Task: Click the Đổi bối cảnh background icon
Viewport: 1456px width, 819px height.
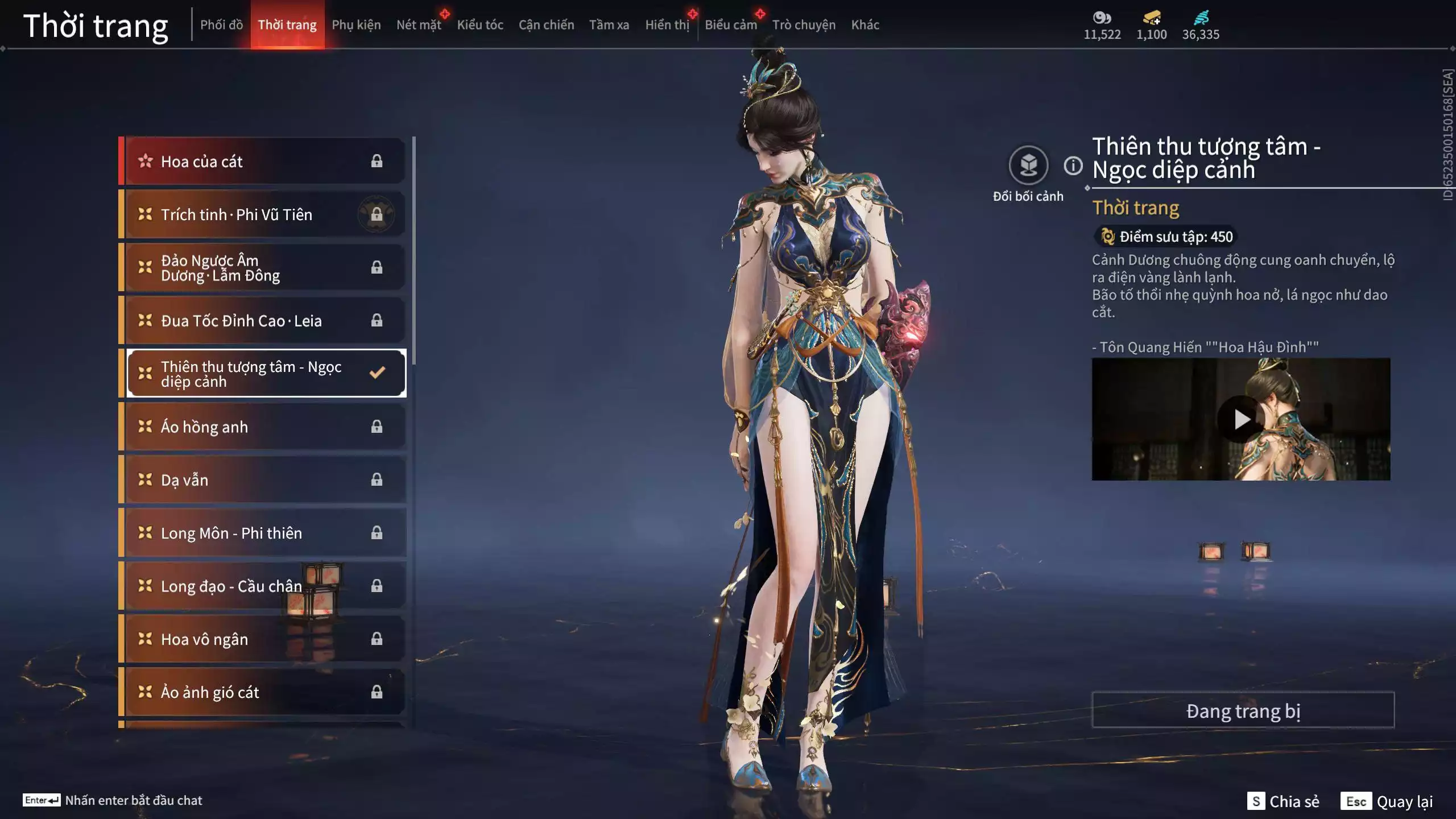Action: (1028, 166)
